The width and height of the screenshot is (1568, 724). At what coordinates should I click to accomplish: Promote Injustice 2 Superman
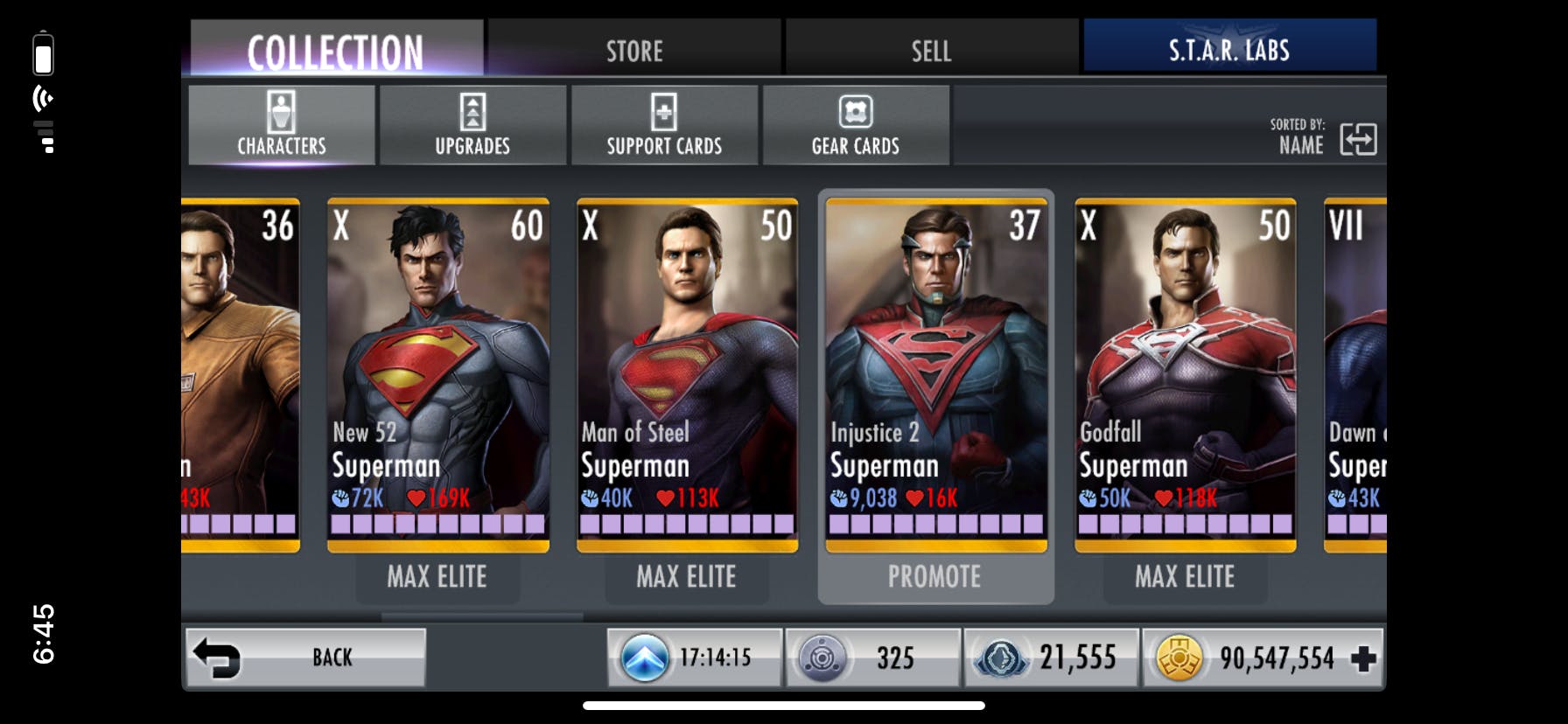[x=934, y=577]
